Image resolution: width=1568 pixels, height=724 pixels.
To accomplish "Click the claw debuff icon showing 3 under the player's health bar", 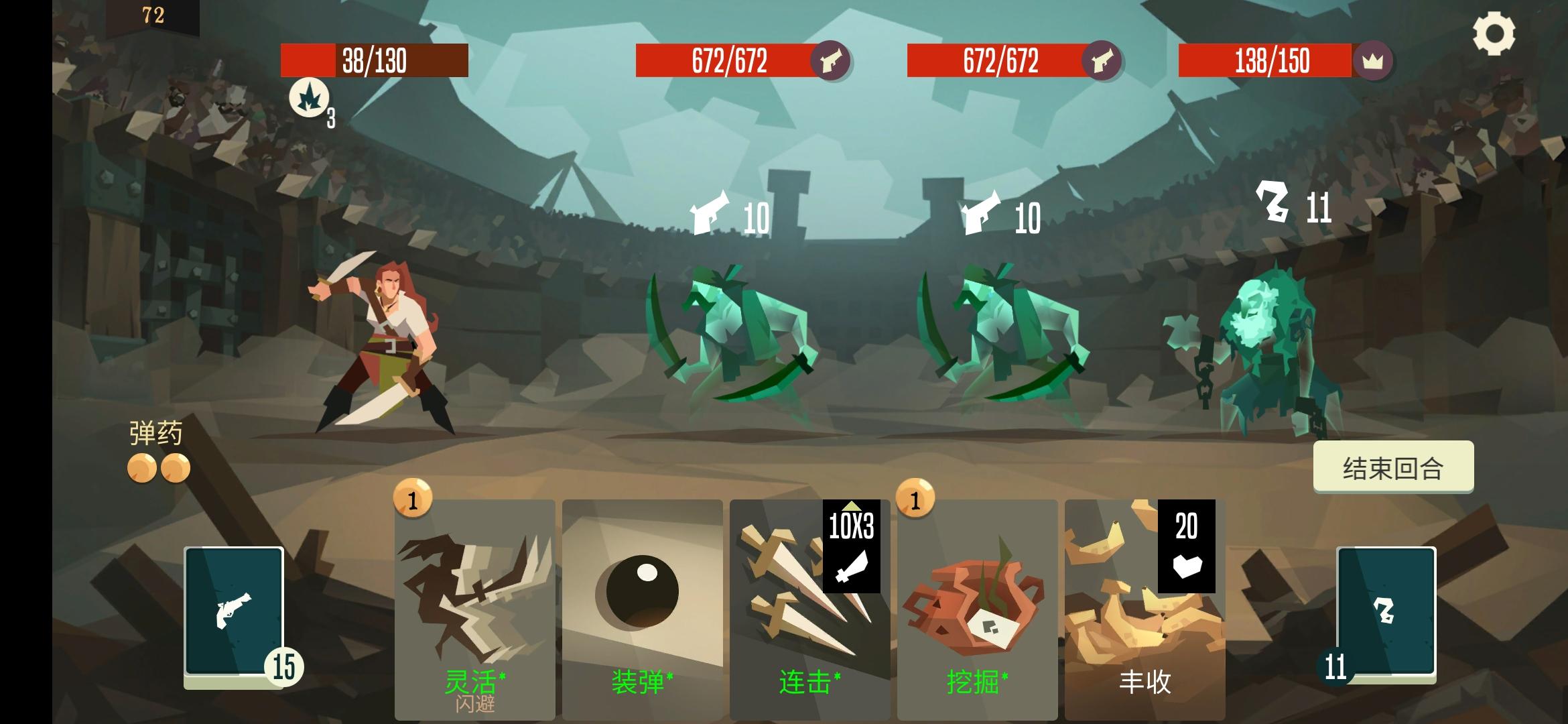I will (x=308, y=99).
